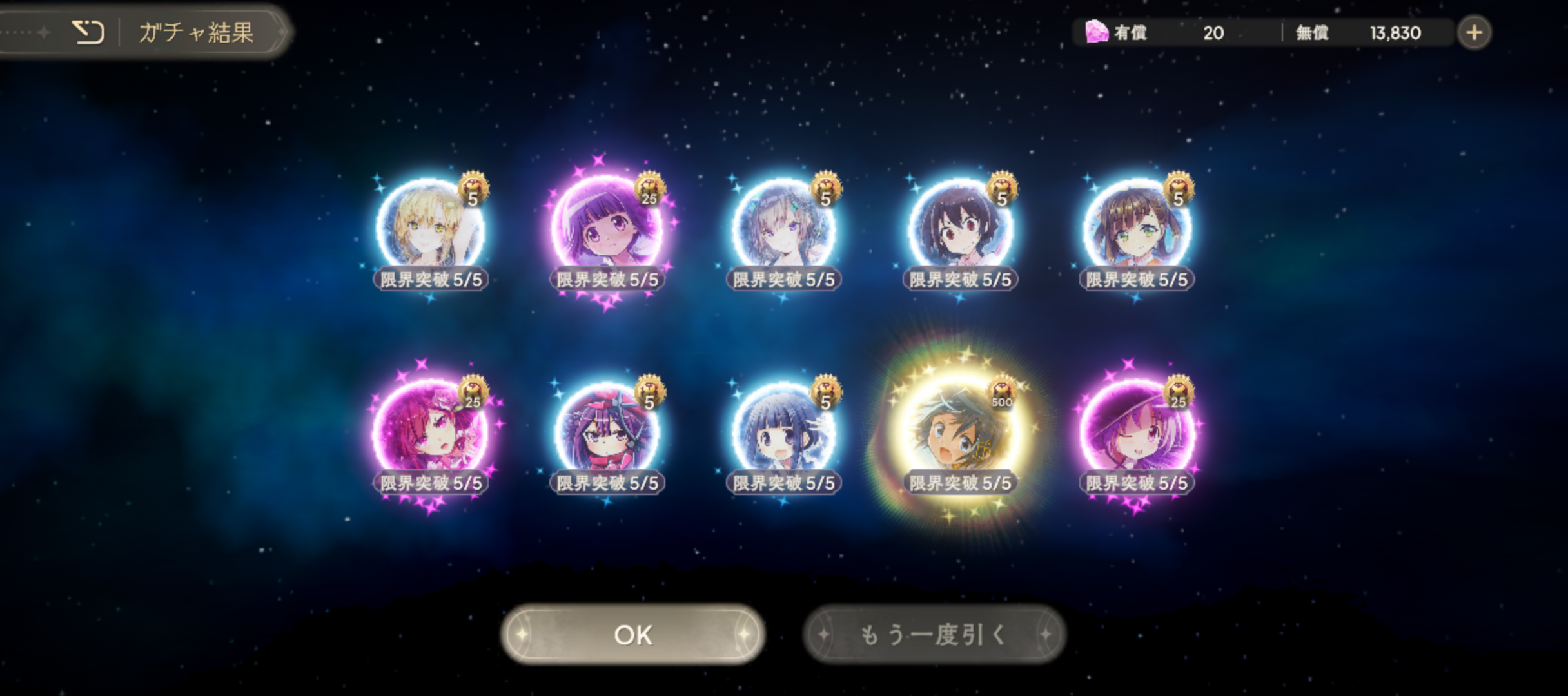Screen dimensions: 1568x696
Task: Pull again with もう一度引く button
Action: tap(934, 635)
